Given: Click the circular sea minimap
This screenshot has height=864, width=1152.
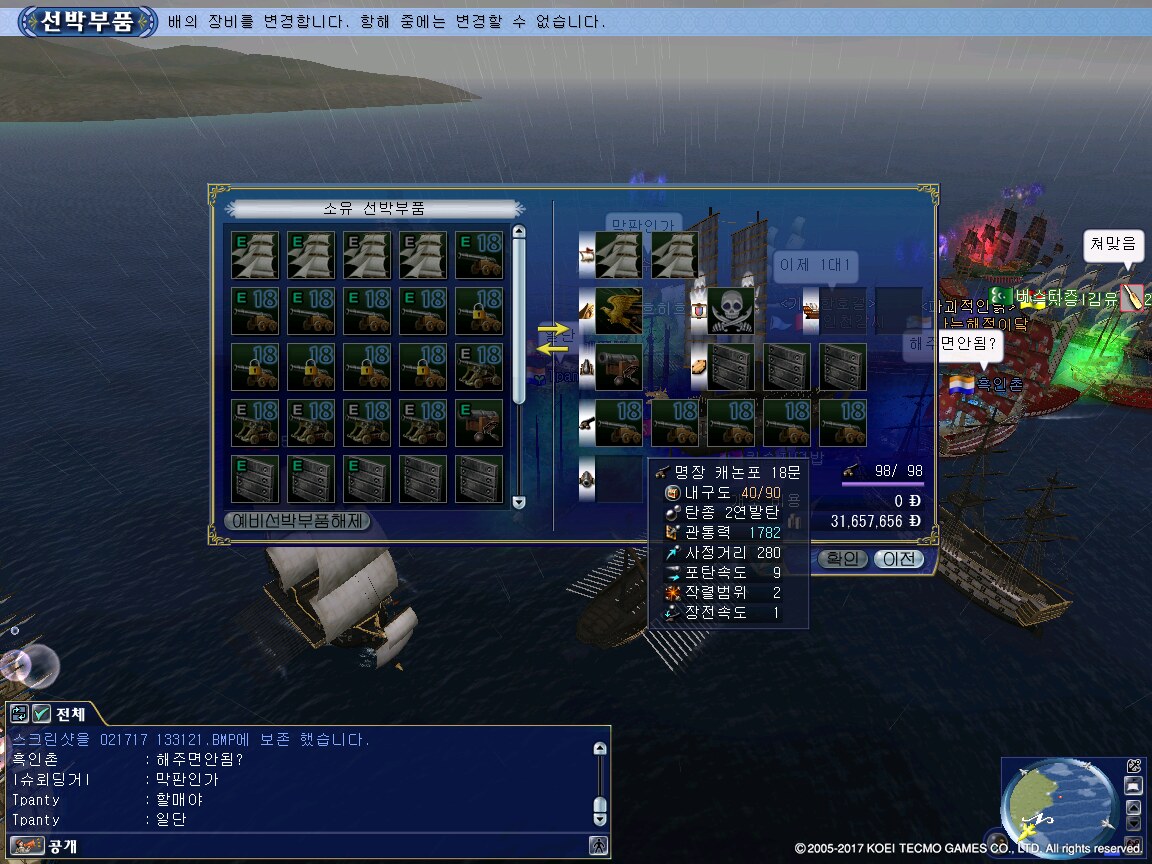Looking at the screenshot, I should [x=1060, y=806].
